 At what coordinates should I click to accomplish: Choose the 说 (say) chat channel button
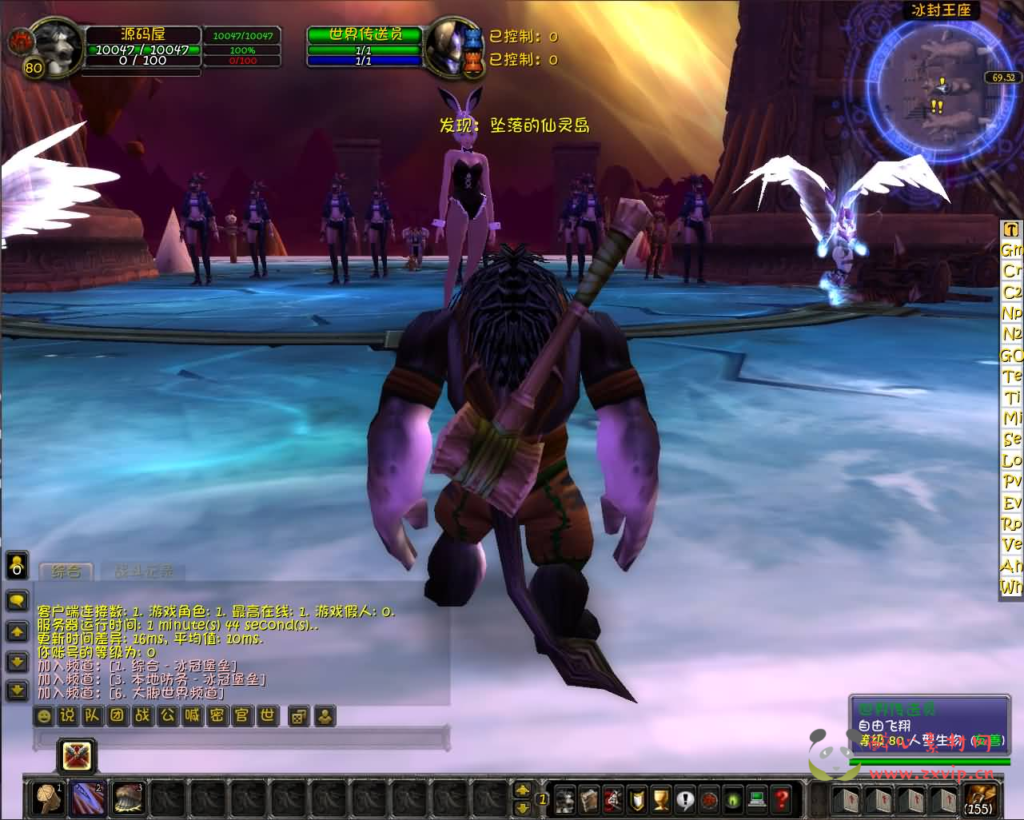67,716
